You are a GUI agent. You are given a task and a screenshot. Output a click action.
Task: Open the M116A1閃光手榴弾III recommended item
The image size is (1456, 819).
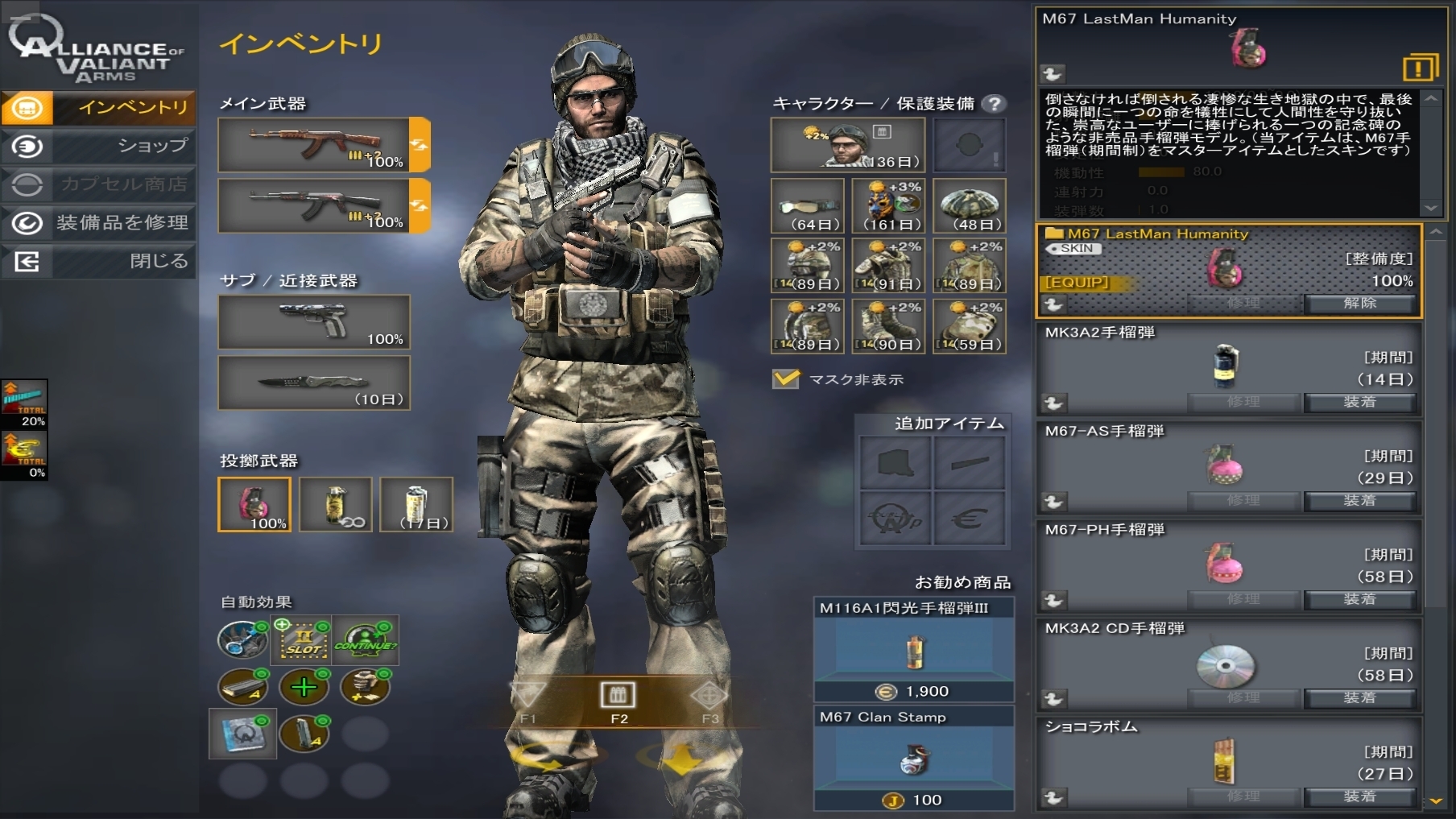tap(913, 650)
